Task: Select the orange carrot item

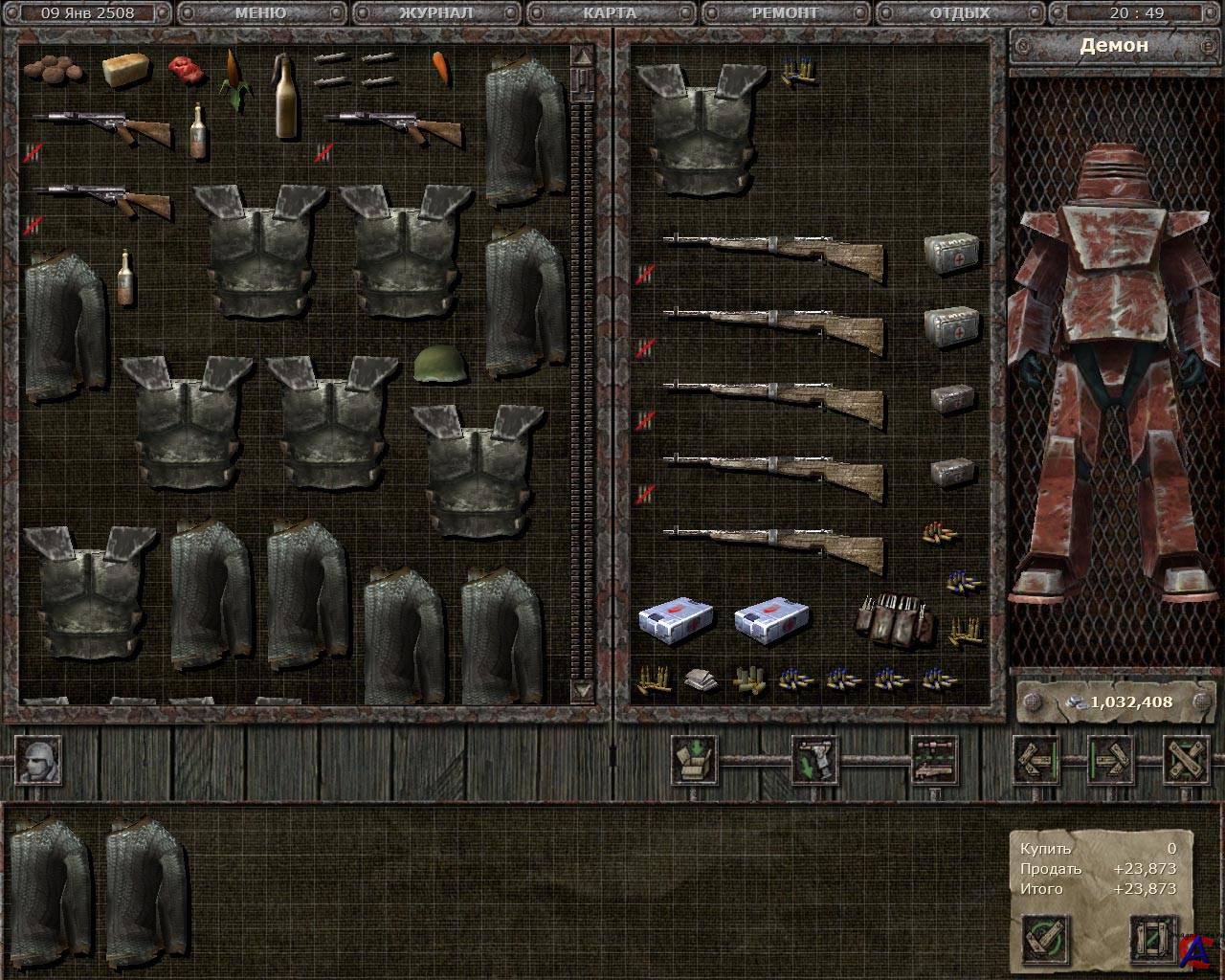Action: 440,67
